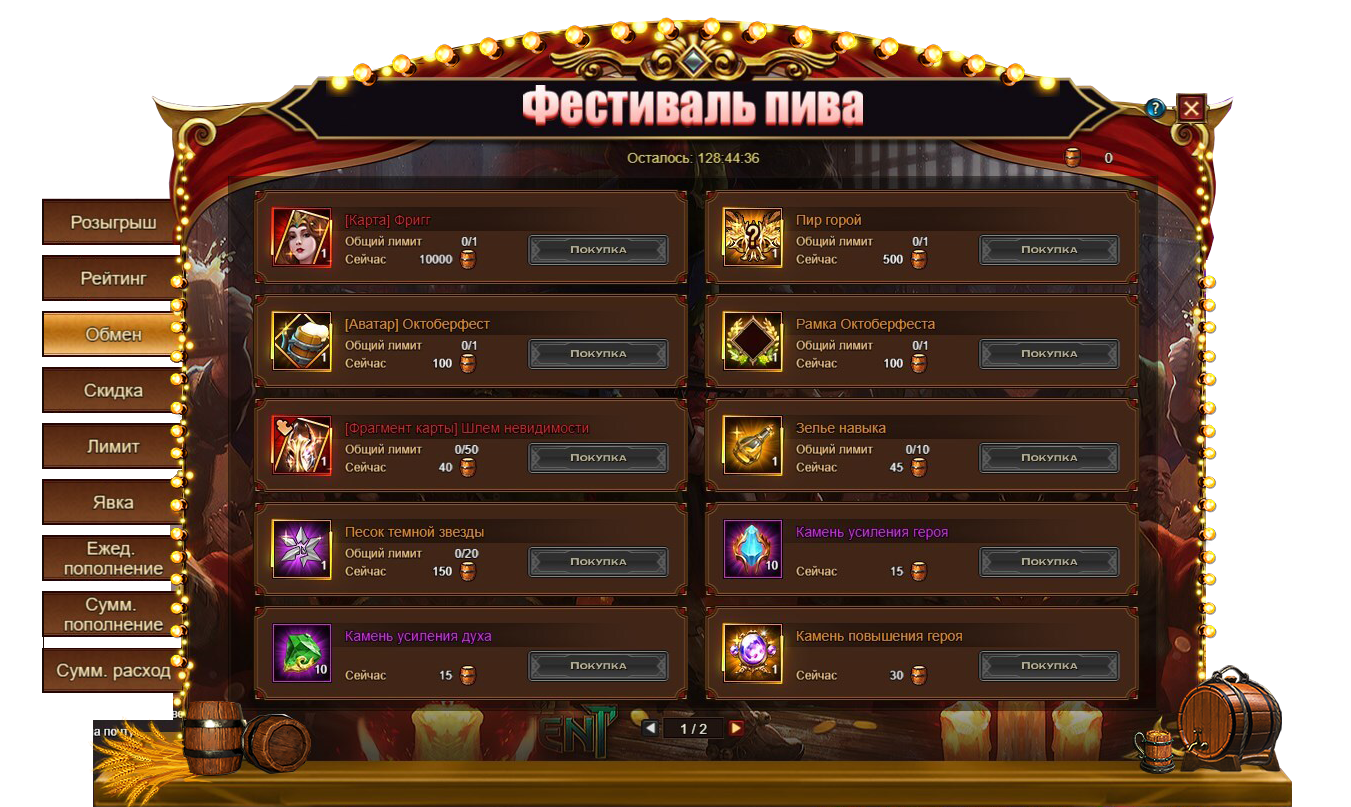This screenshot has height=807, width=1351.
Task: Purchase Камень повышения героя
Action: [x=1049, y=666]
